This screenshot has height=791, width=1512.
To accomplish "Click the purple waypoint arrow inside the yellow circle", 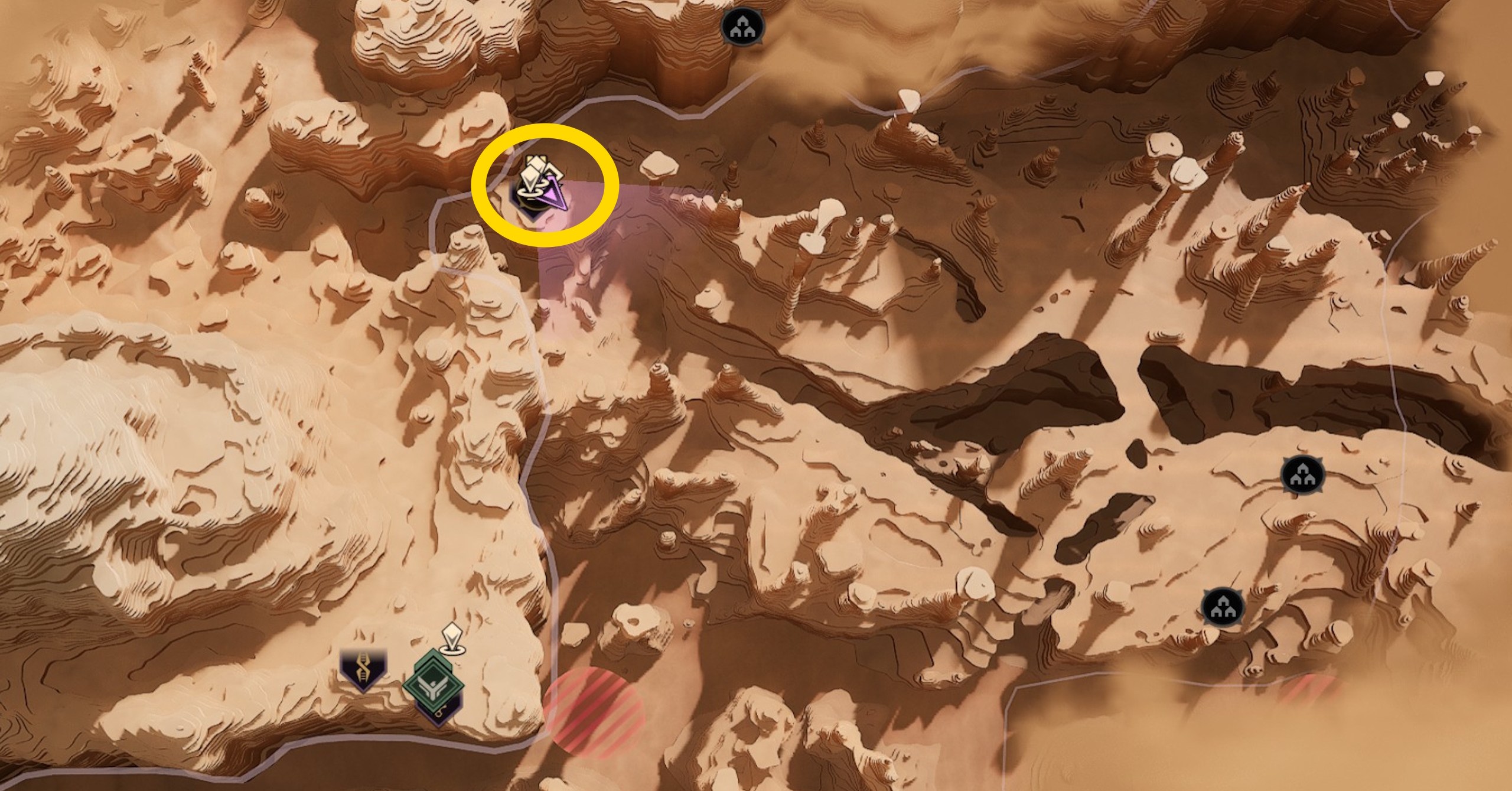I will [554, 195].
